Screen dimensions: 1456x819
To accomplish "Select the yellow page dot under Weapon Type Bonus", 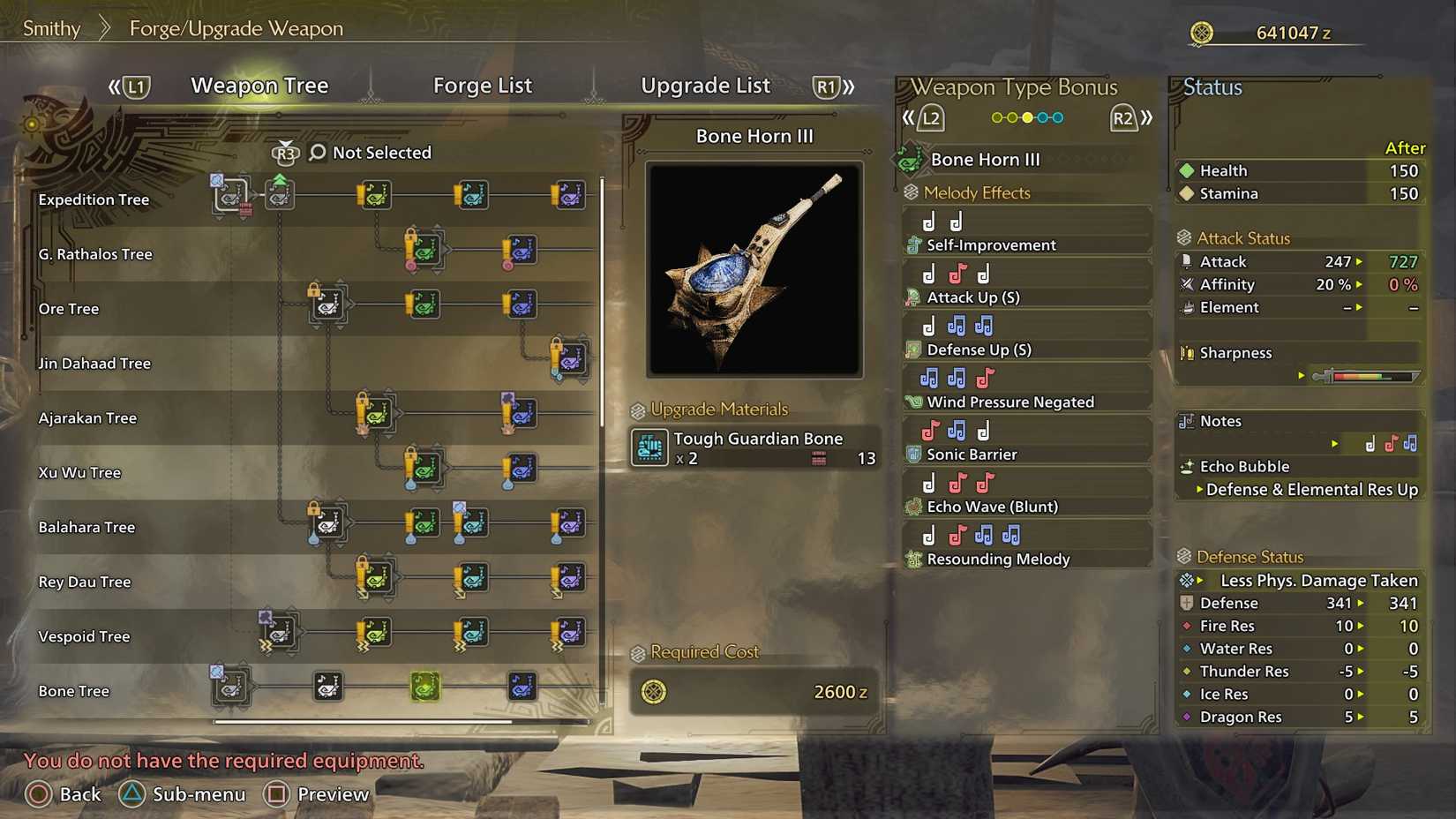I will coord(1029,117).
